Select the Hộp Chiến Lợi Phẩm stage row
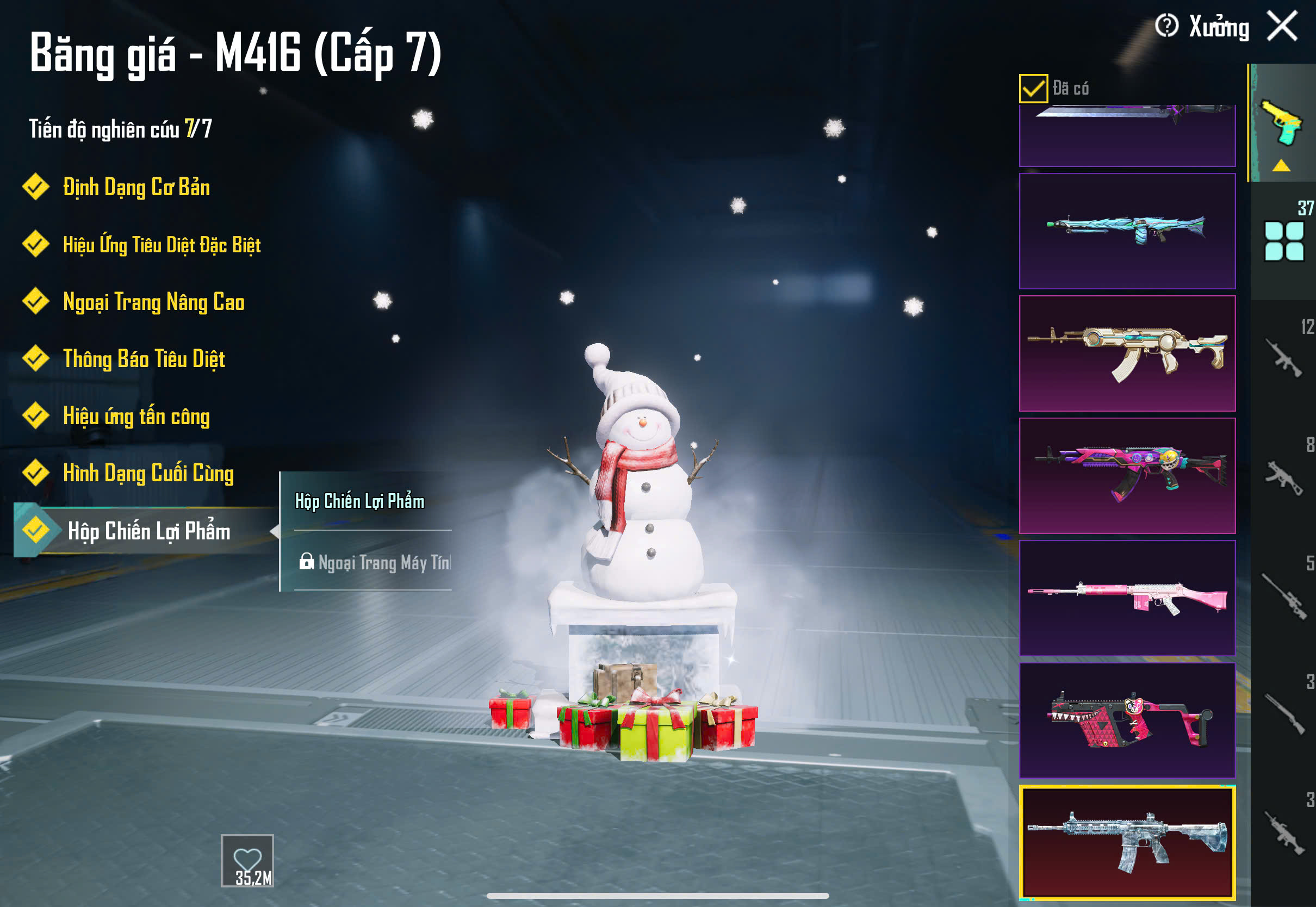The image size is (1316, 907). click(148, 531)
